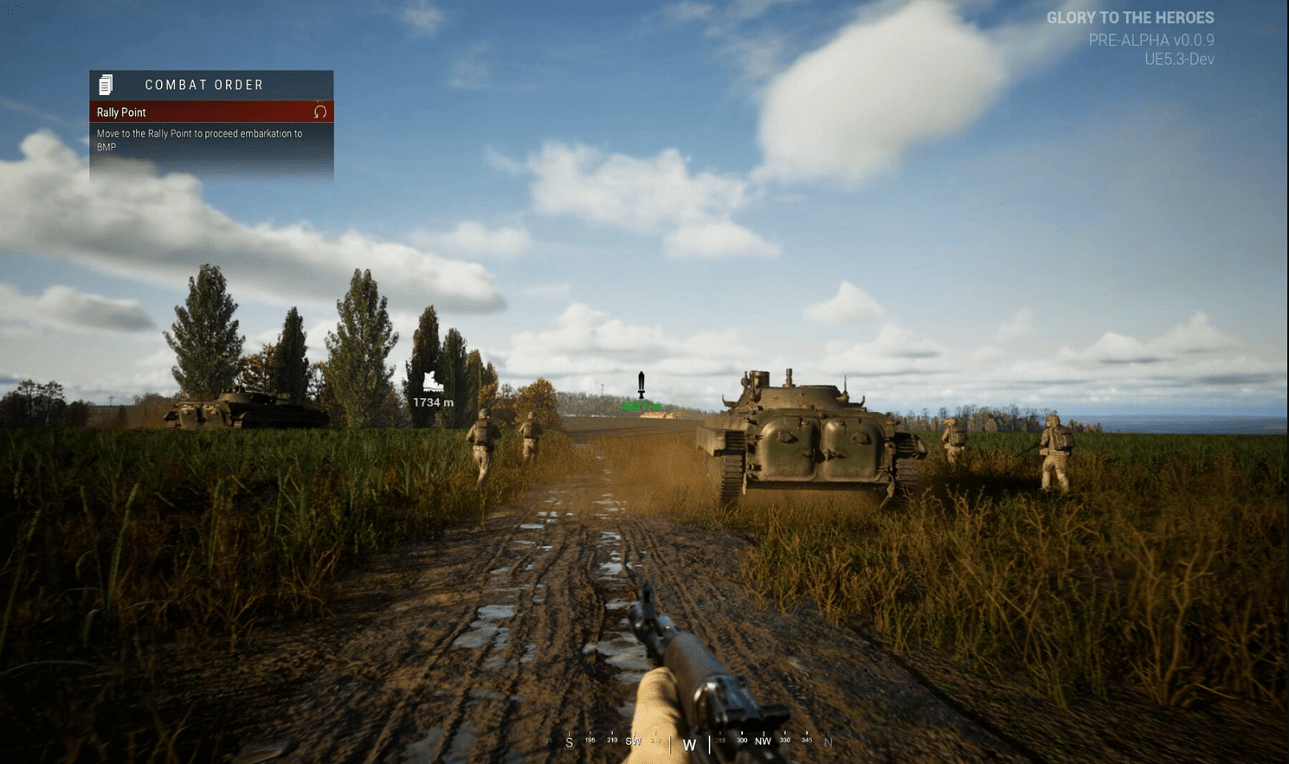The height and width of the screenshot is (764, 1289).
Task: Select the NW marker on the compass bar
Action: 762,743
